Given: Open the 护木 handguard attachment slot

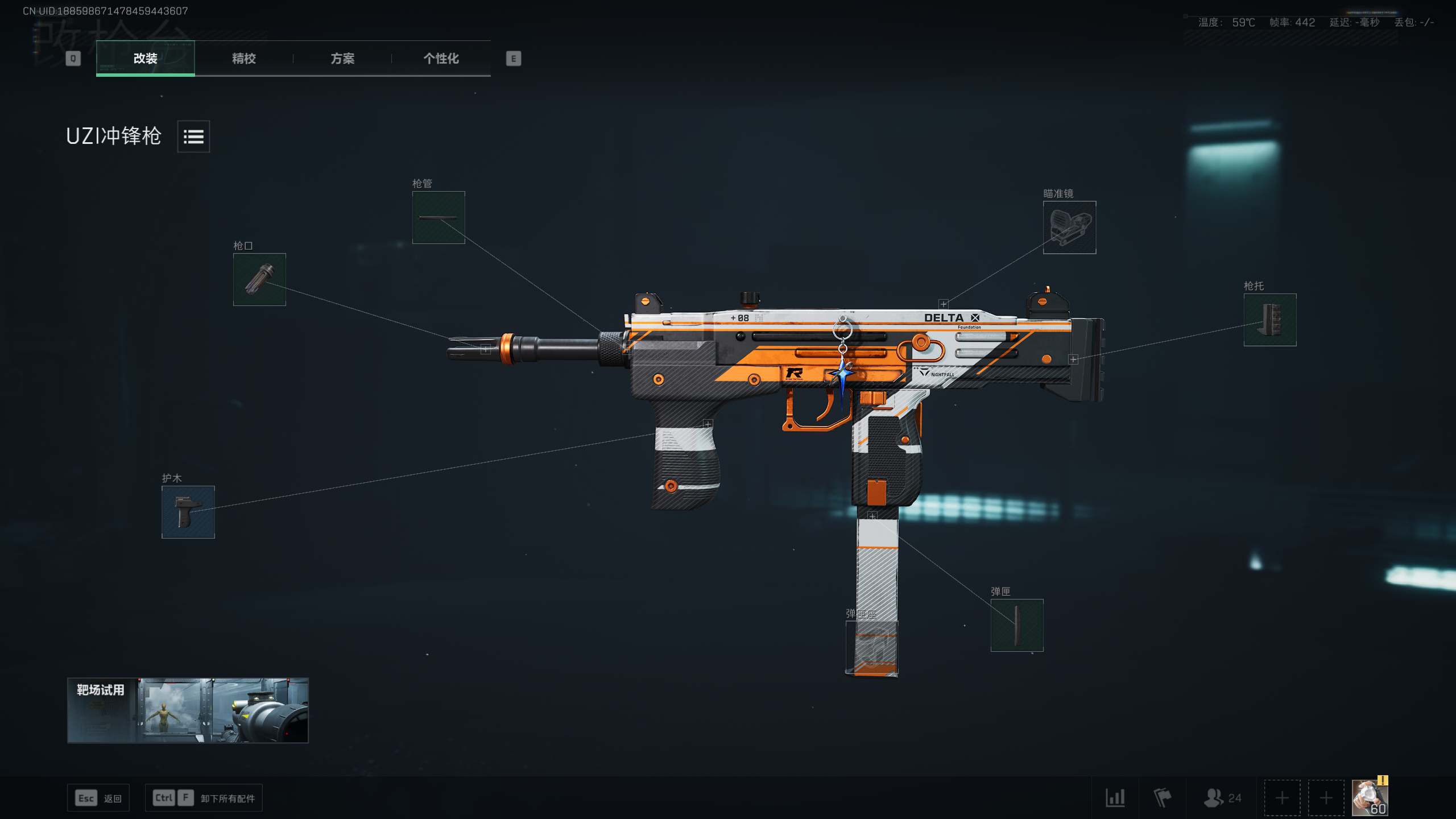Looking at the screenshot, I should pos(188,512).
